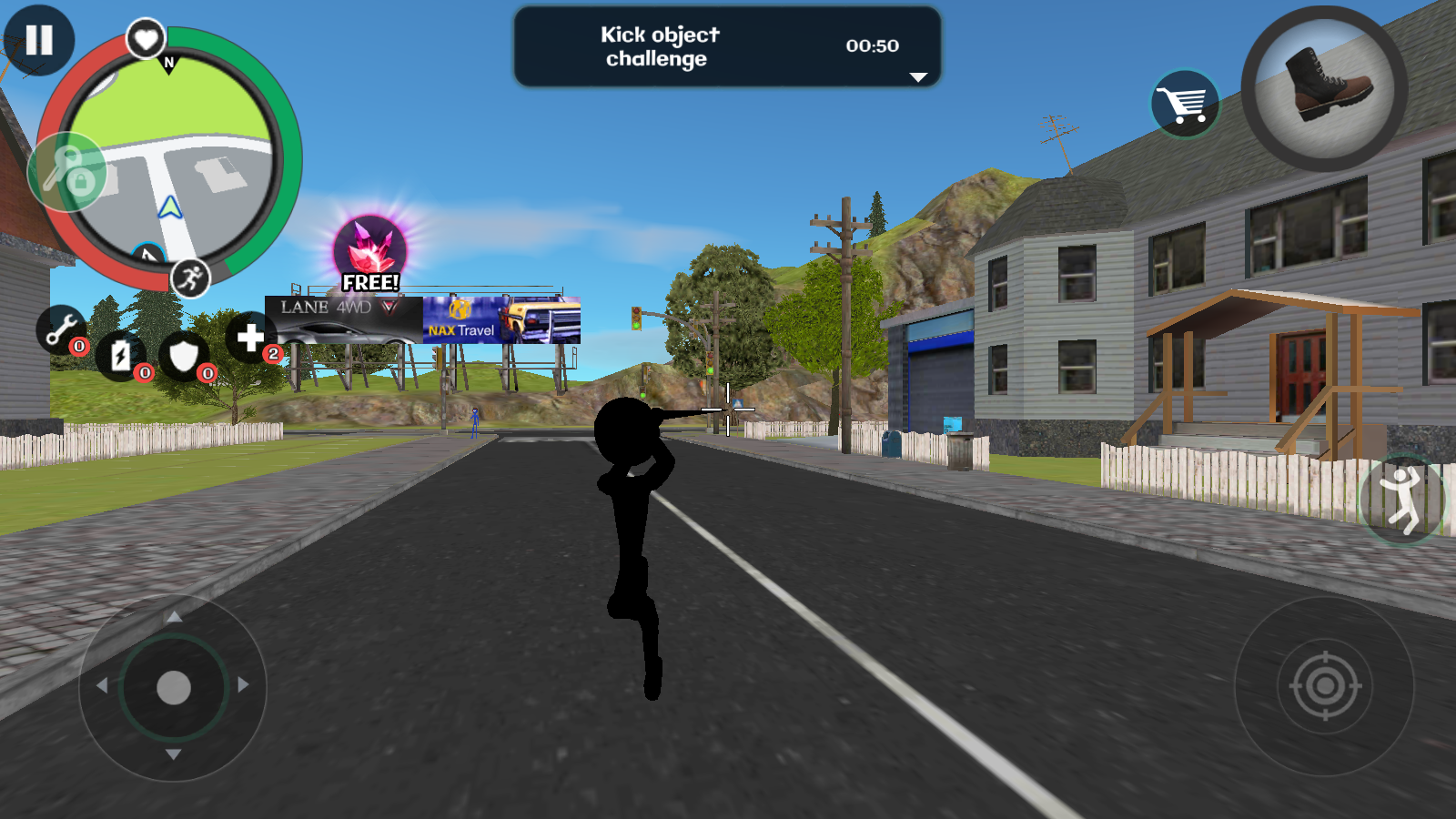Screen dimensions: 1456x819
Task: Expand the Kick object challenge panel
Action: pos(918,77)
